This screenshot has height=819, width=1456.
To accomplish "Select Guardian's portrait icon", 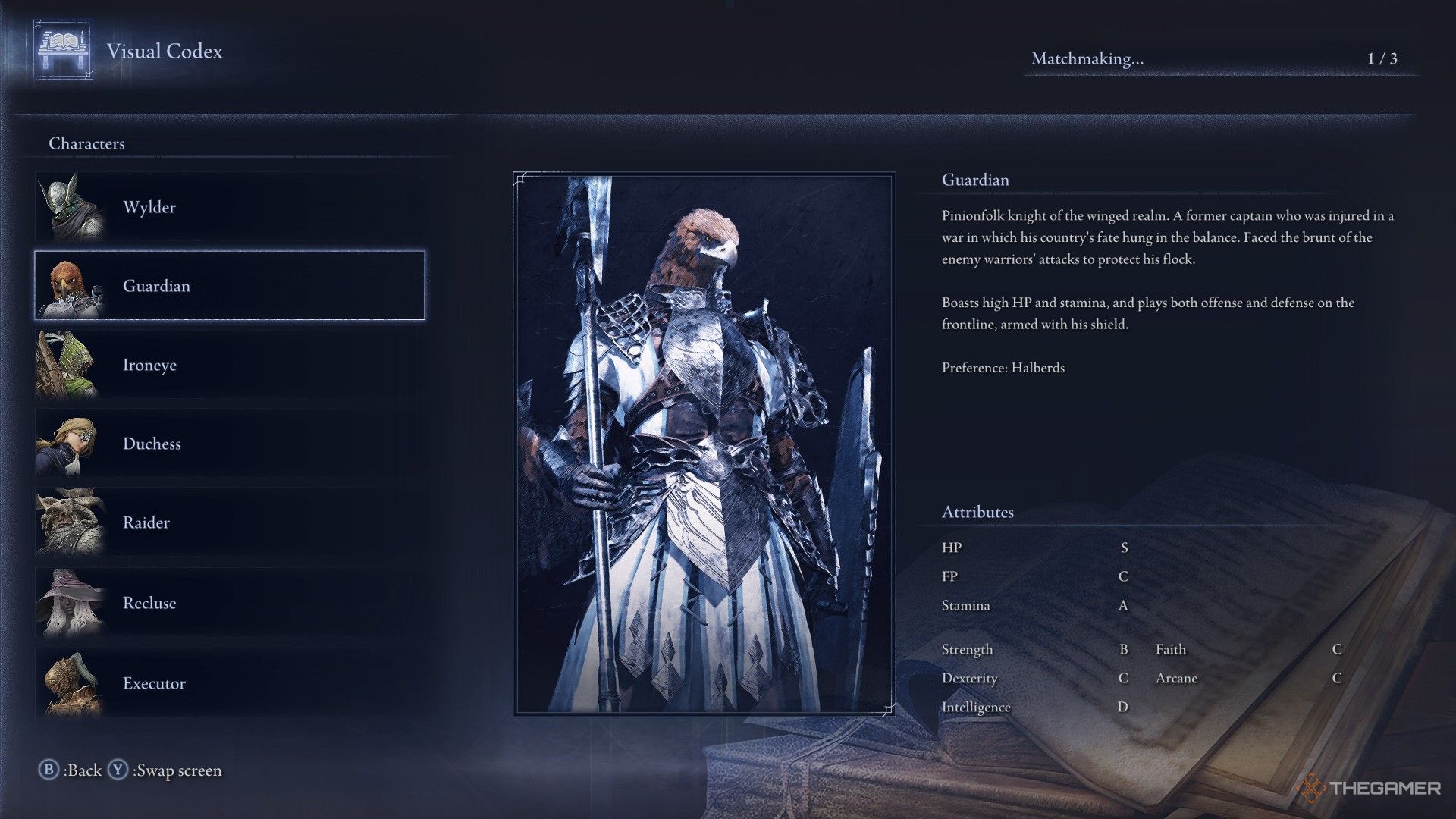I will pos(71,286).
